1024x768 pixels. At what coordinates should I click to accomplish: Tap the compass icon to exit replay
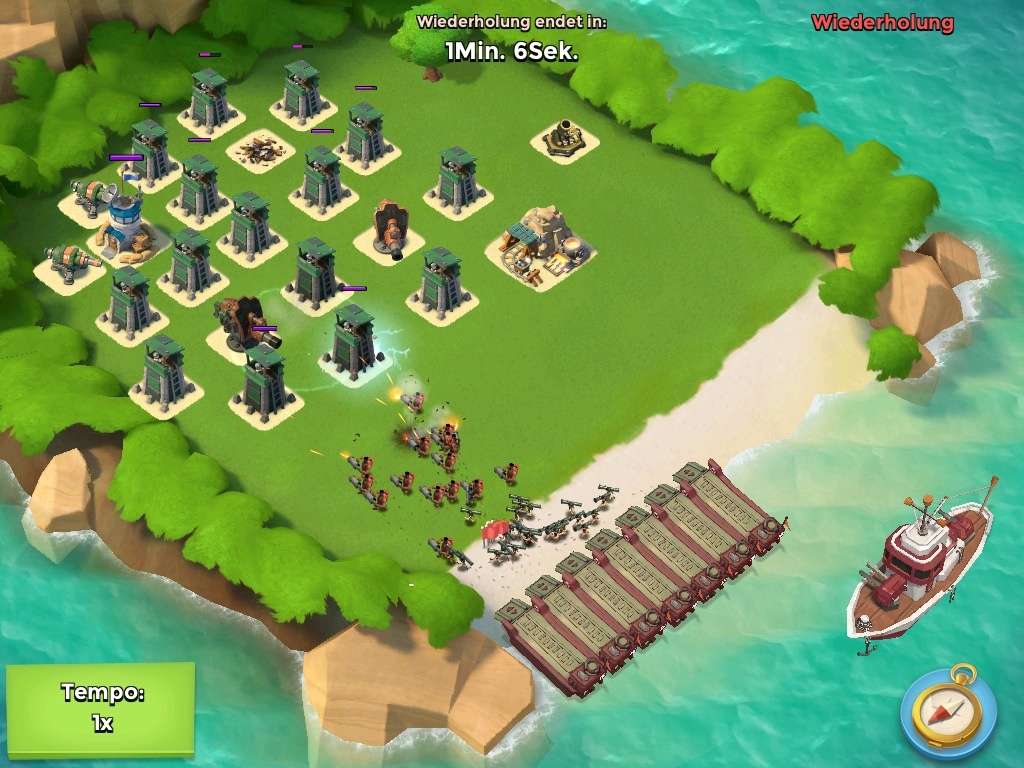(947, 711)
